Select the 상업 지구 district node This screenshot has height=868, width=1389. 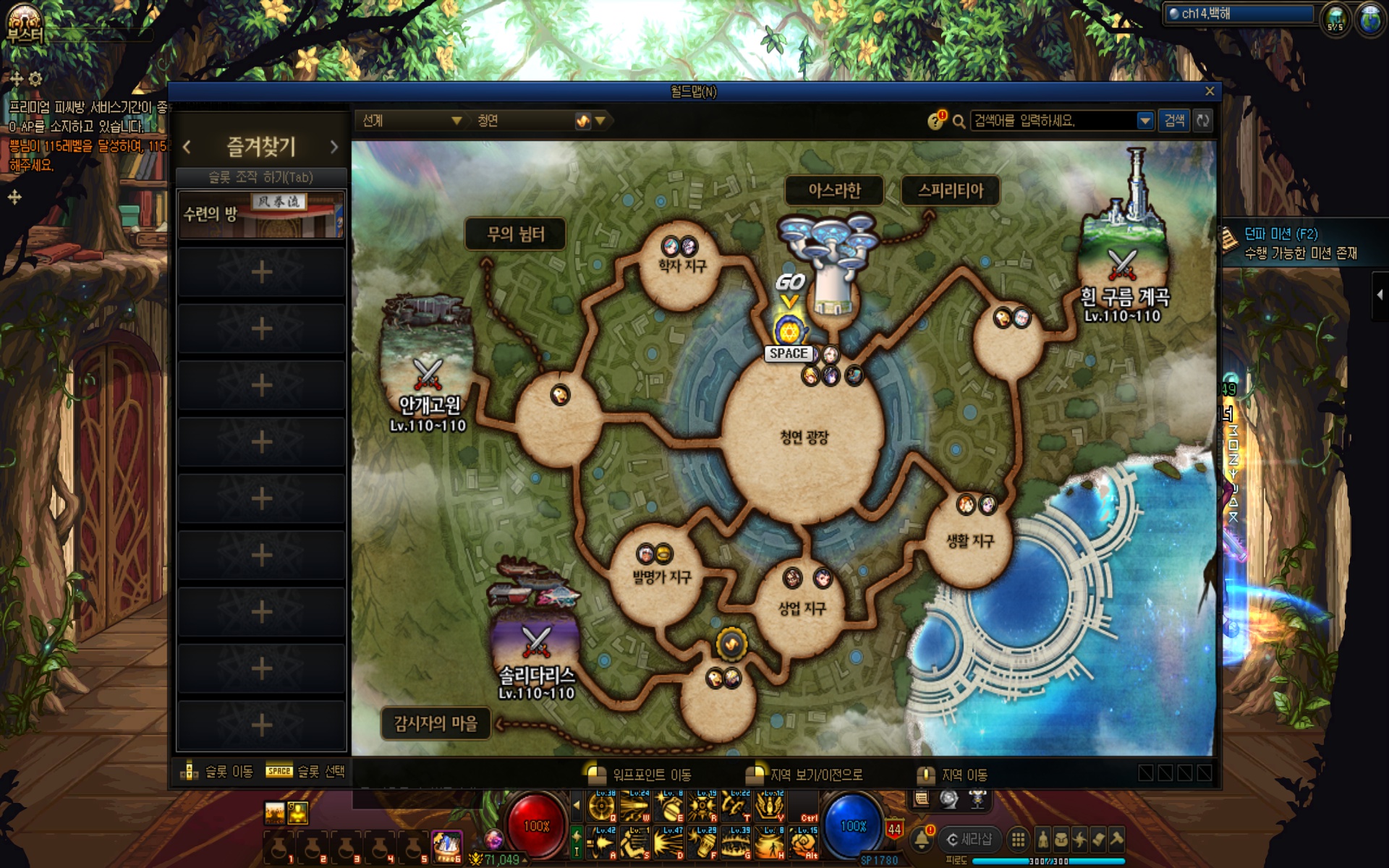802,608
